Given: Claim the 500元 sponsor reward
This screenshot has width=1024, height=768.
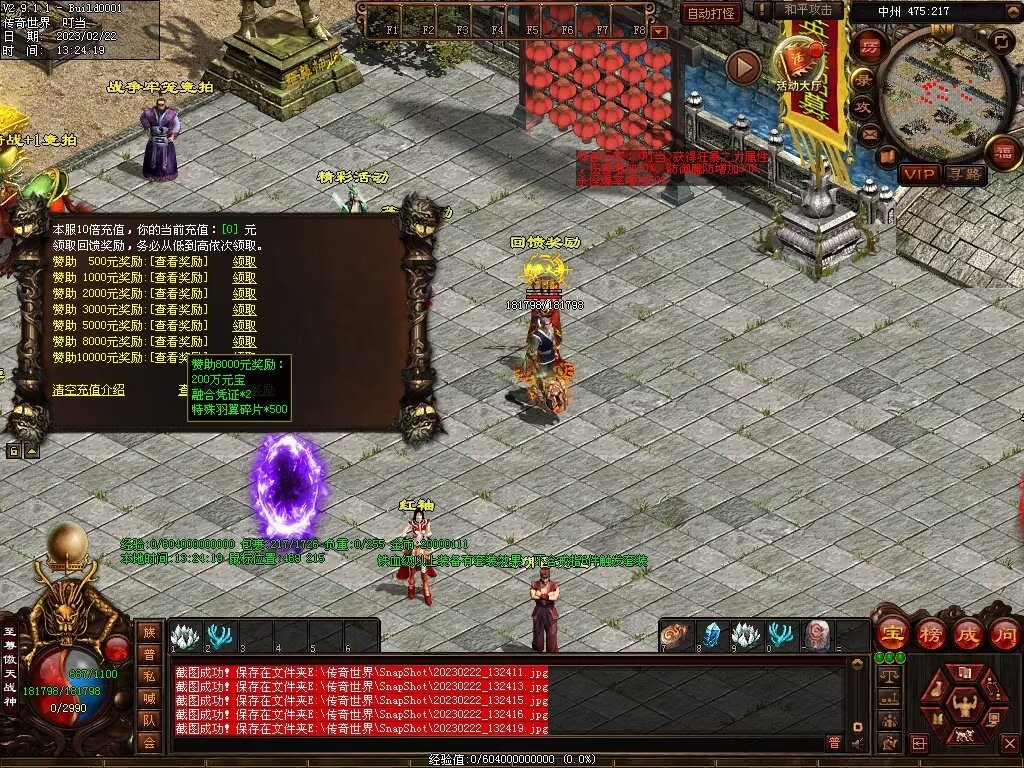Looking at the screenshot, I should [x=244, y=261].
